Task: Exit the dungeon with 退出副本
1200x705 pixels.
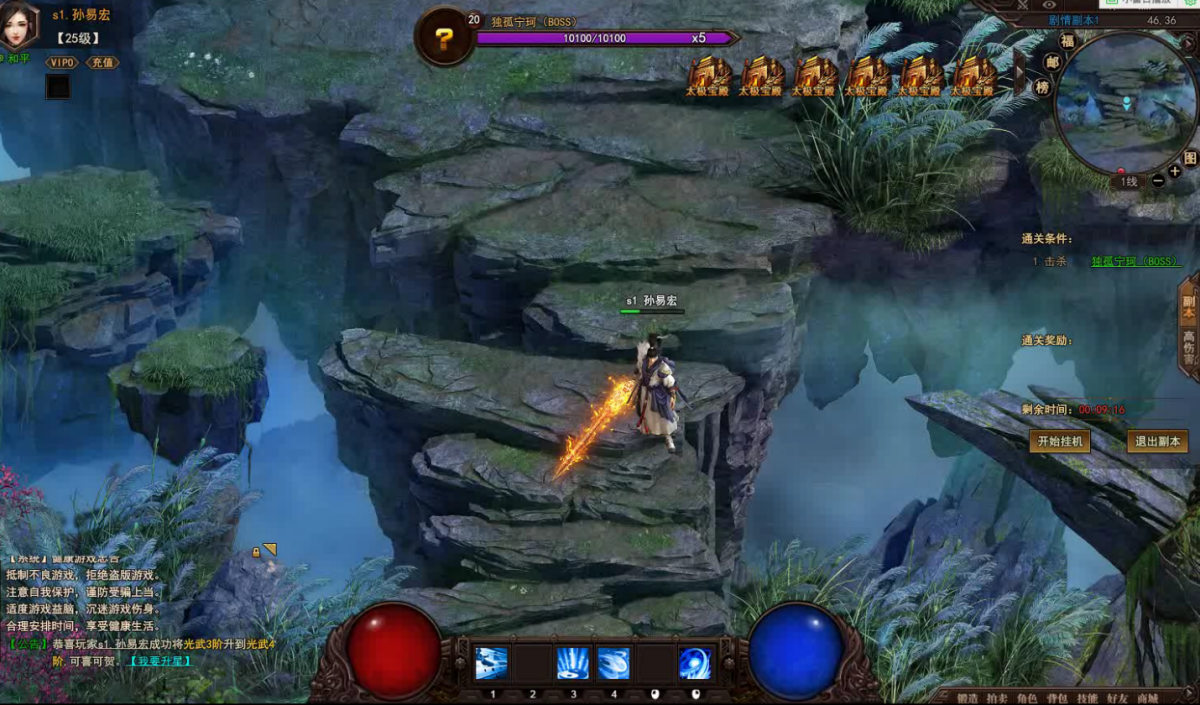Action: coord(1158,441)
